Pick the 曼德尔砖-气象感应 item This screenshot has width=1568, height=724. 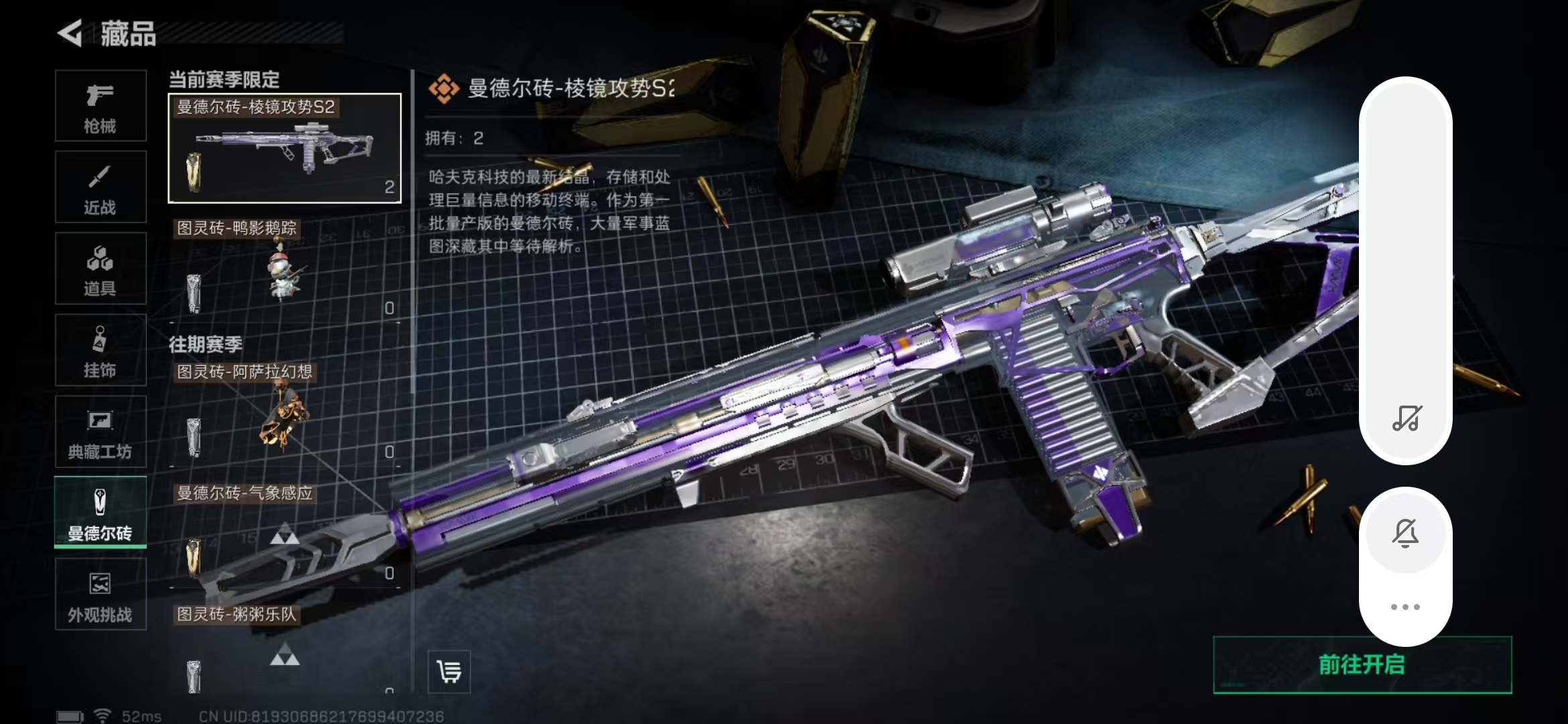(285, 536)
